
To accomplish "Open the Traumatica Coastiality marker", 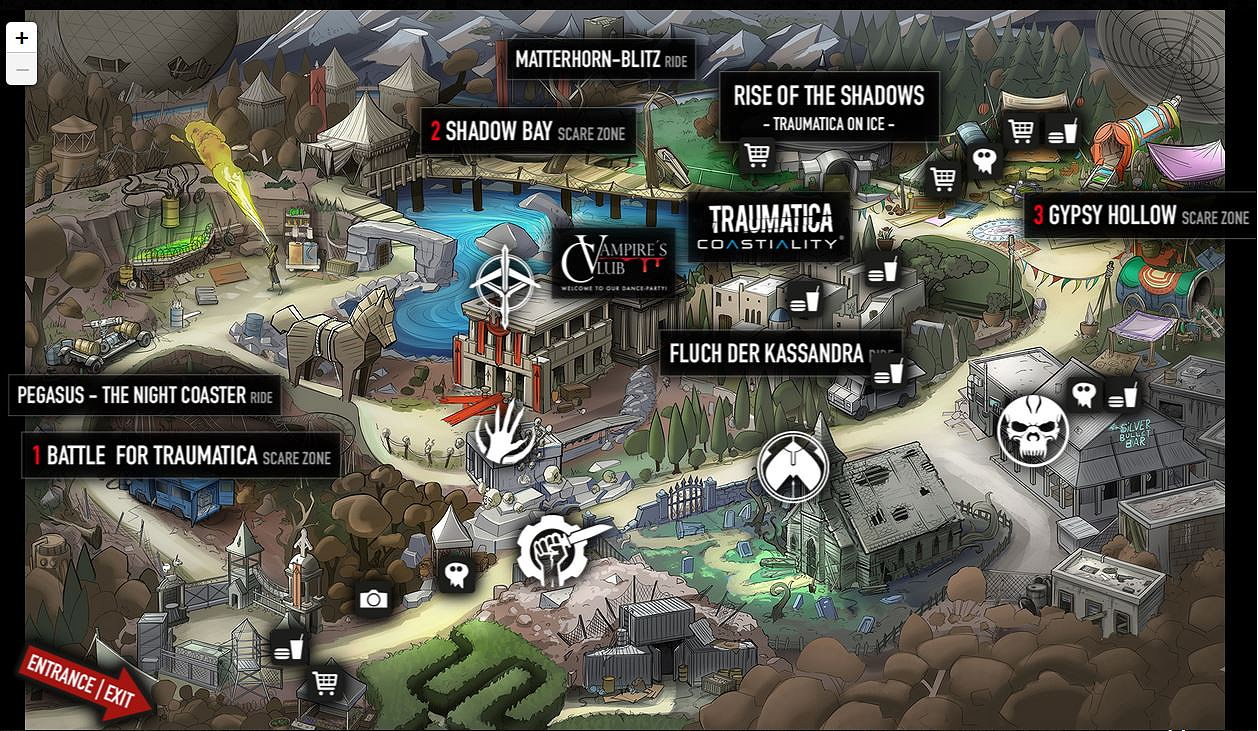I will tap(769, 228).
